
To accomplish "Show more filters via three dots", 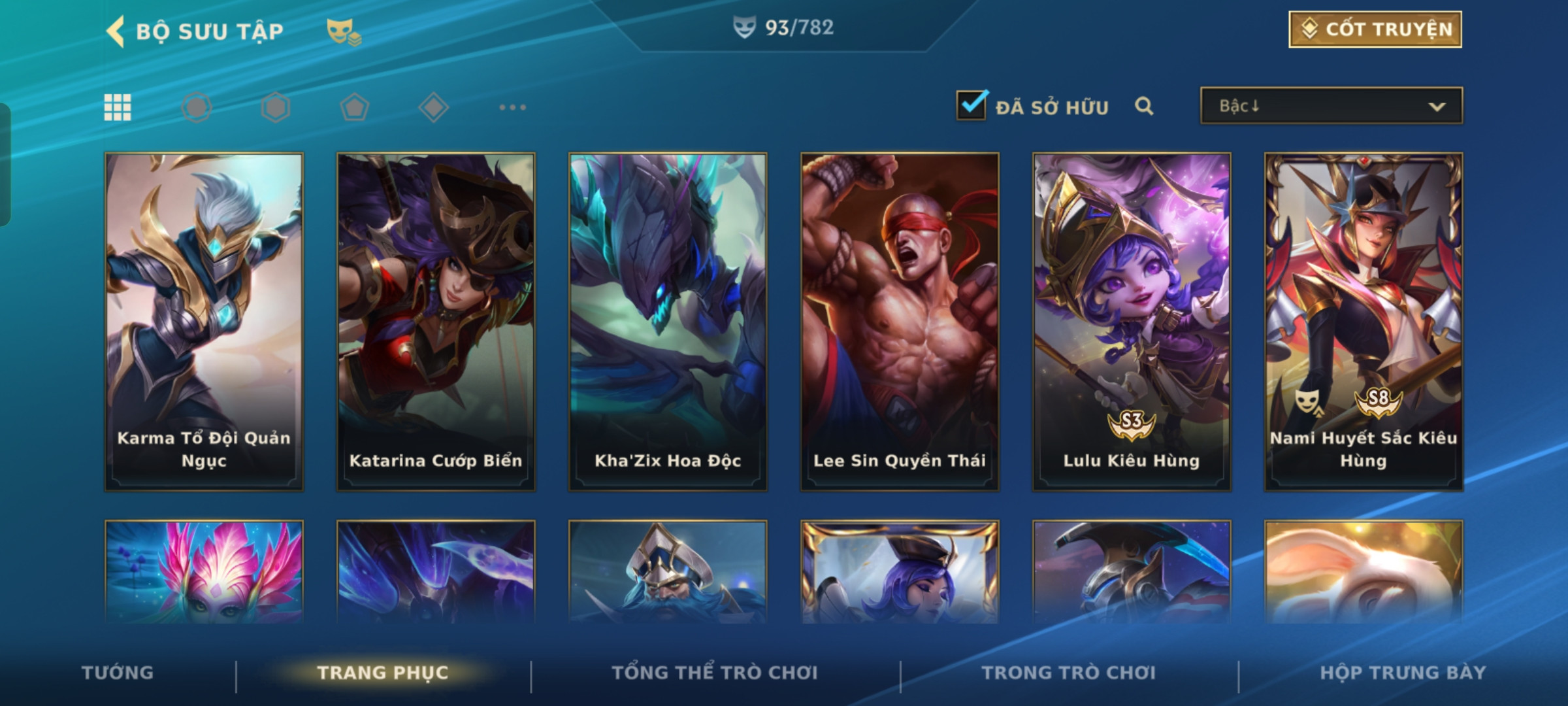I will (x=512, y=107).
